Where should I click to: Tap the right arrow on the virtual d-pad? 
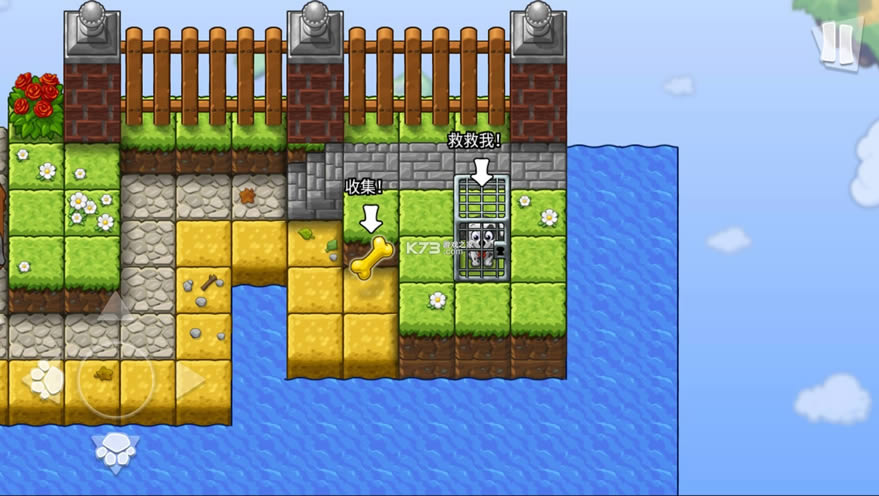tap(190, 381)
